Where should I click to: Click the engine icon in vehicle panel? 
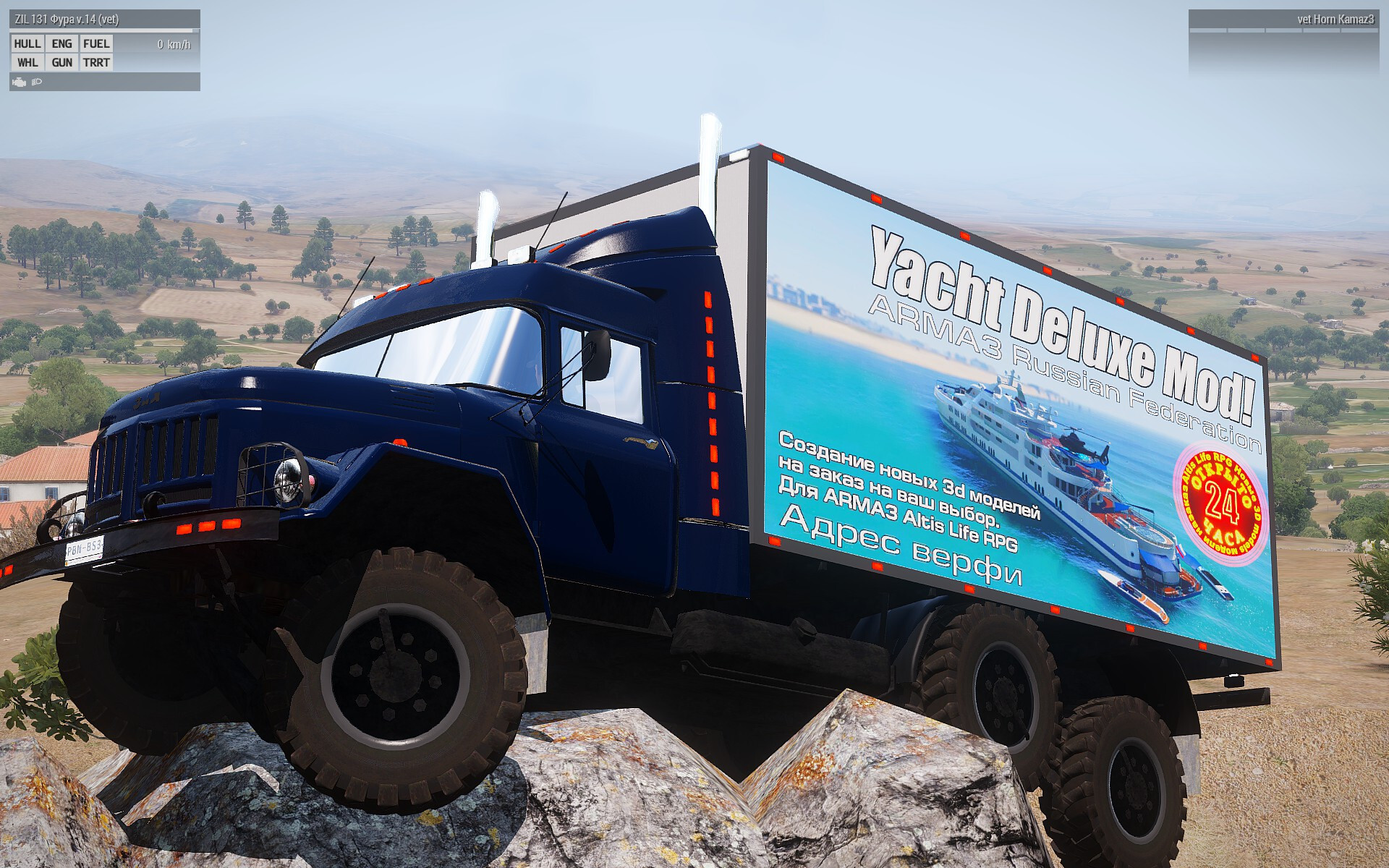[x=20, y=82]
